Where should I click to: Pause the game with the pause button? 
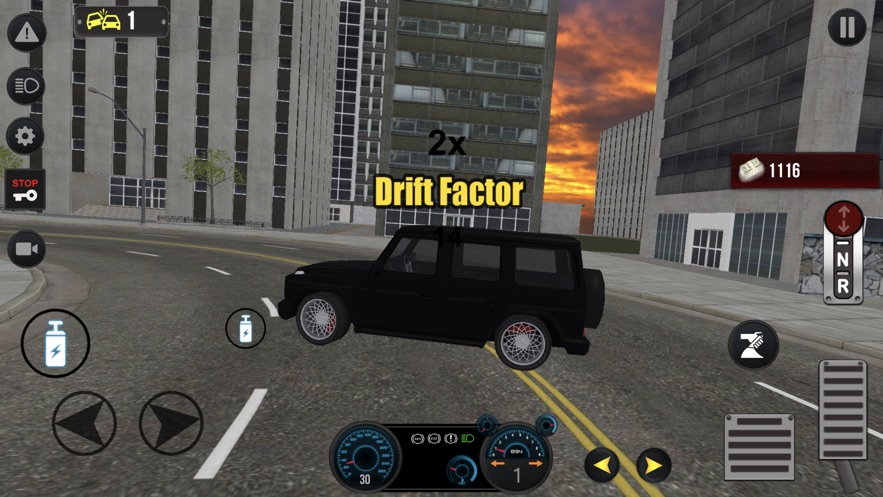coord(847,28)
